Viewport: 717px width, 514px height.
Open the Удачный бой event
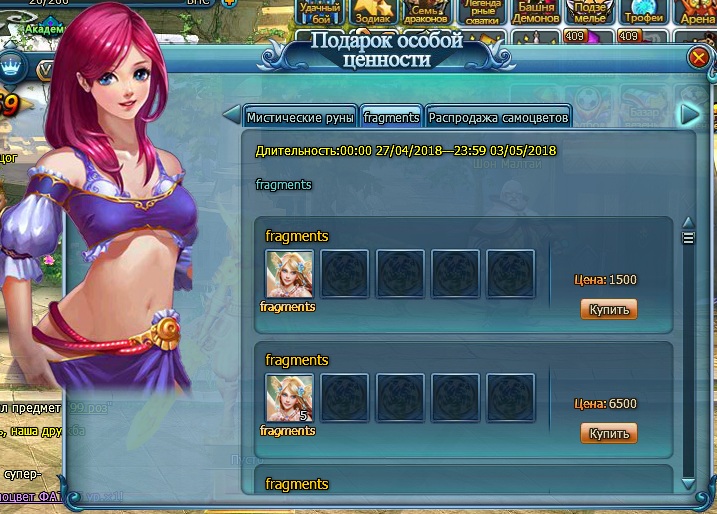320,12
